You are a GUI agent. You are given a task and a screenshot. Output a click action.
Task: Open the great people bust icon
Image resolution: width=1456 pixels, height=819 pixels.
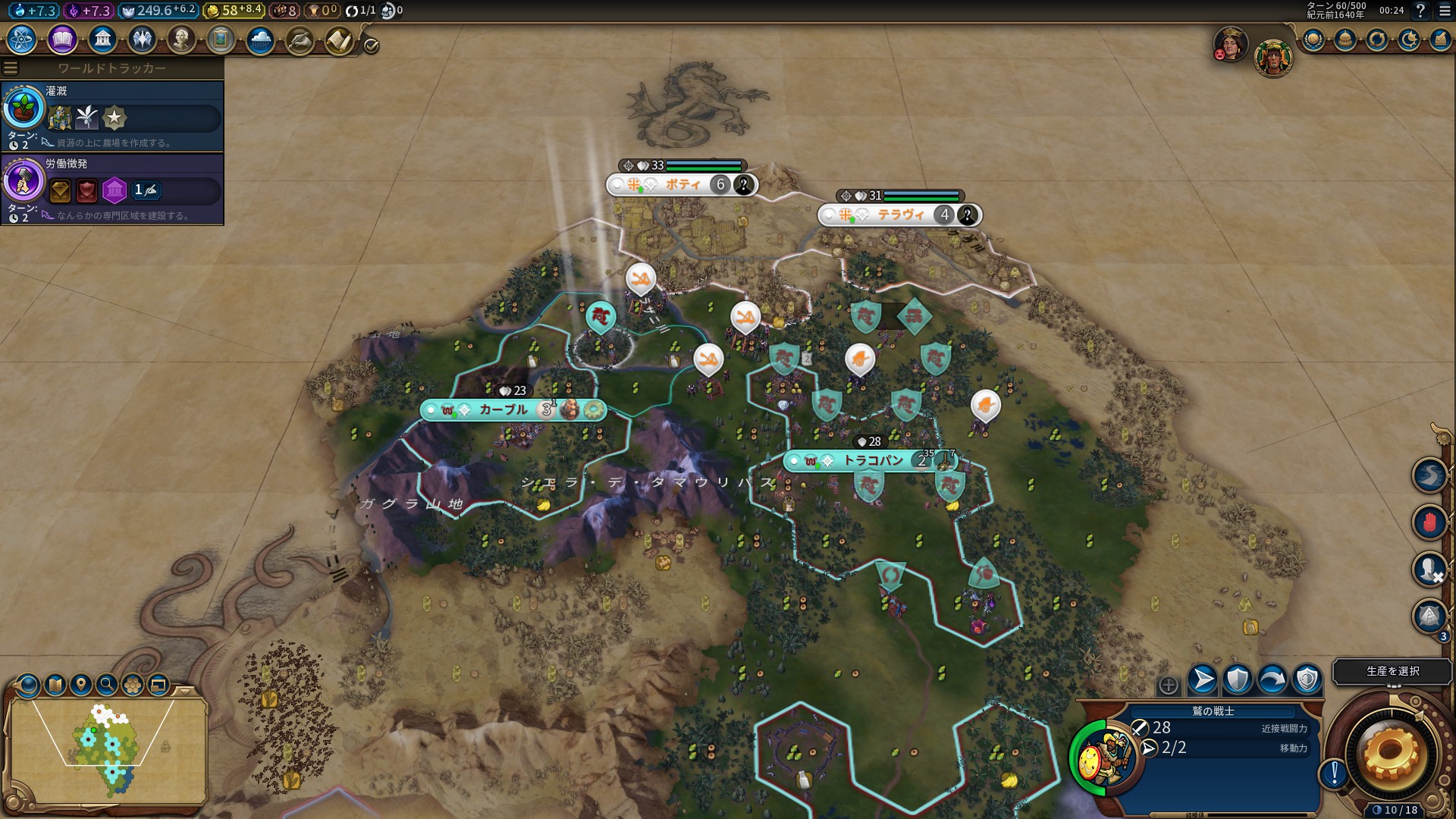(x=181, y=39)
